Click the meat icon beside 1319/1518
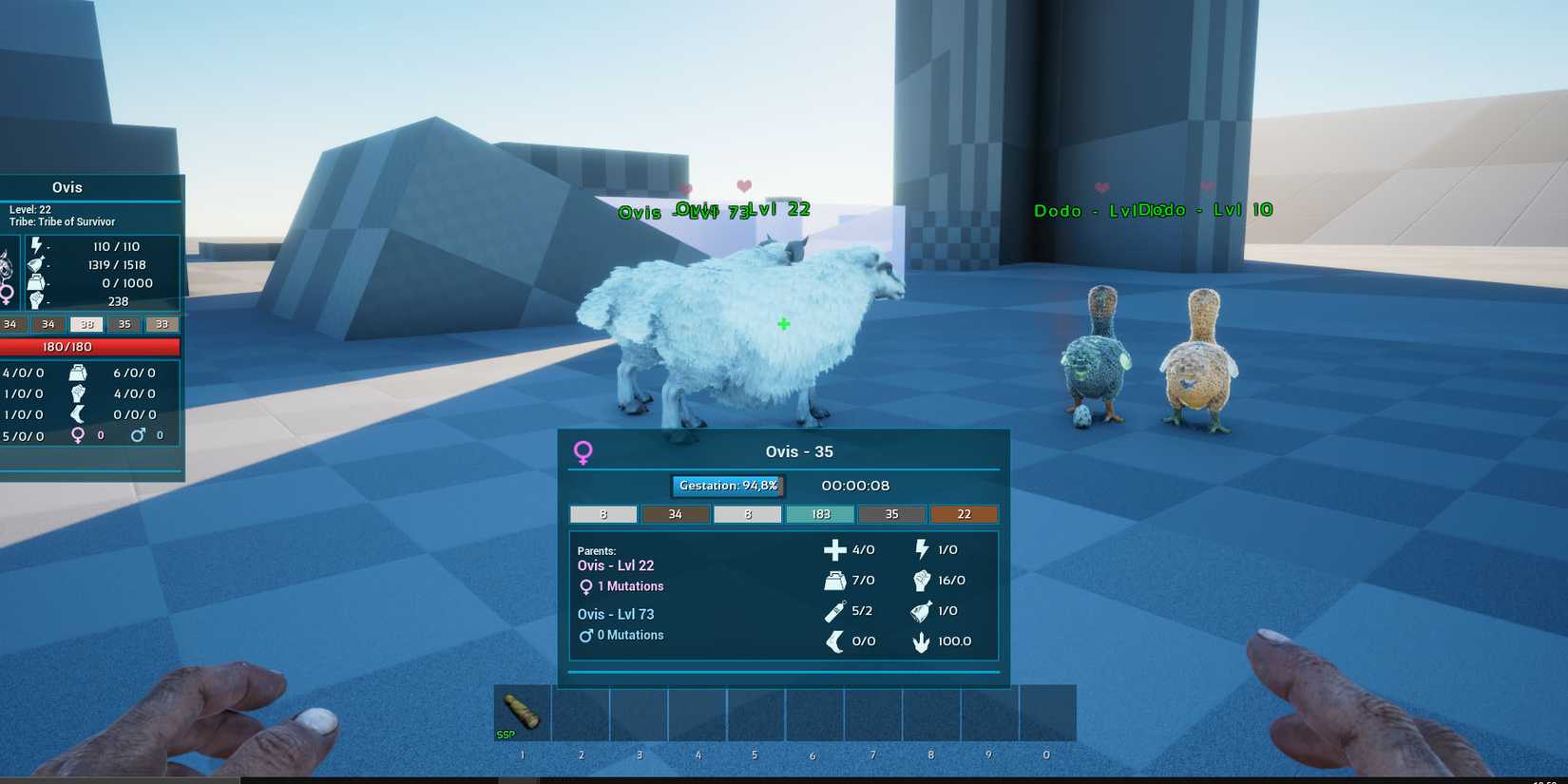 [36, 264]
